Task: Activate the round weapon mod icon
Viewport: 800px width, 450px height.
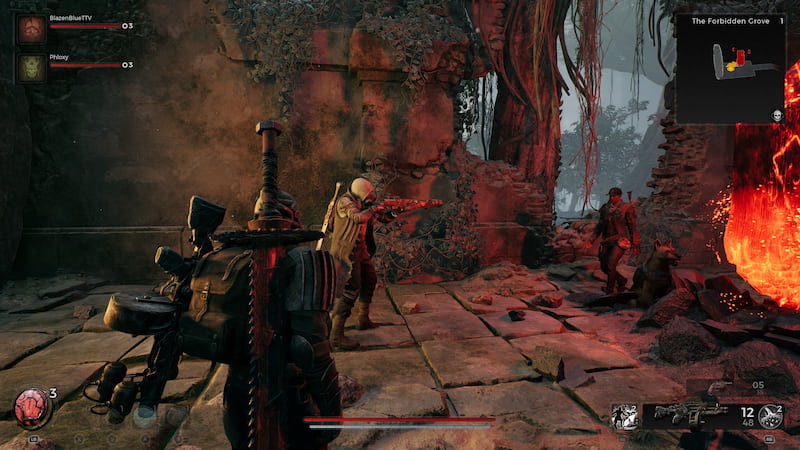Action: click(x=770, y=416)
